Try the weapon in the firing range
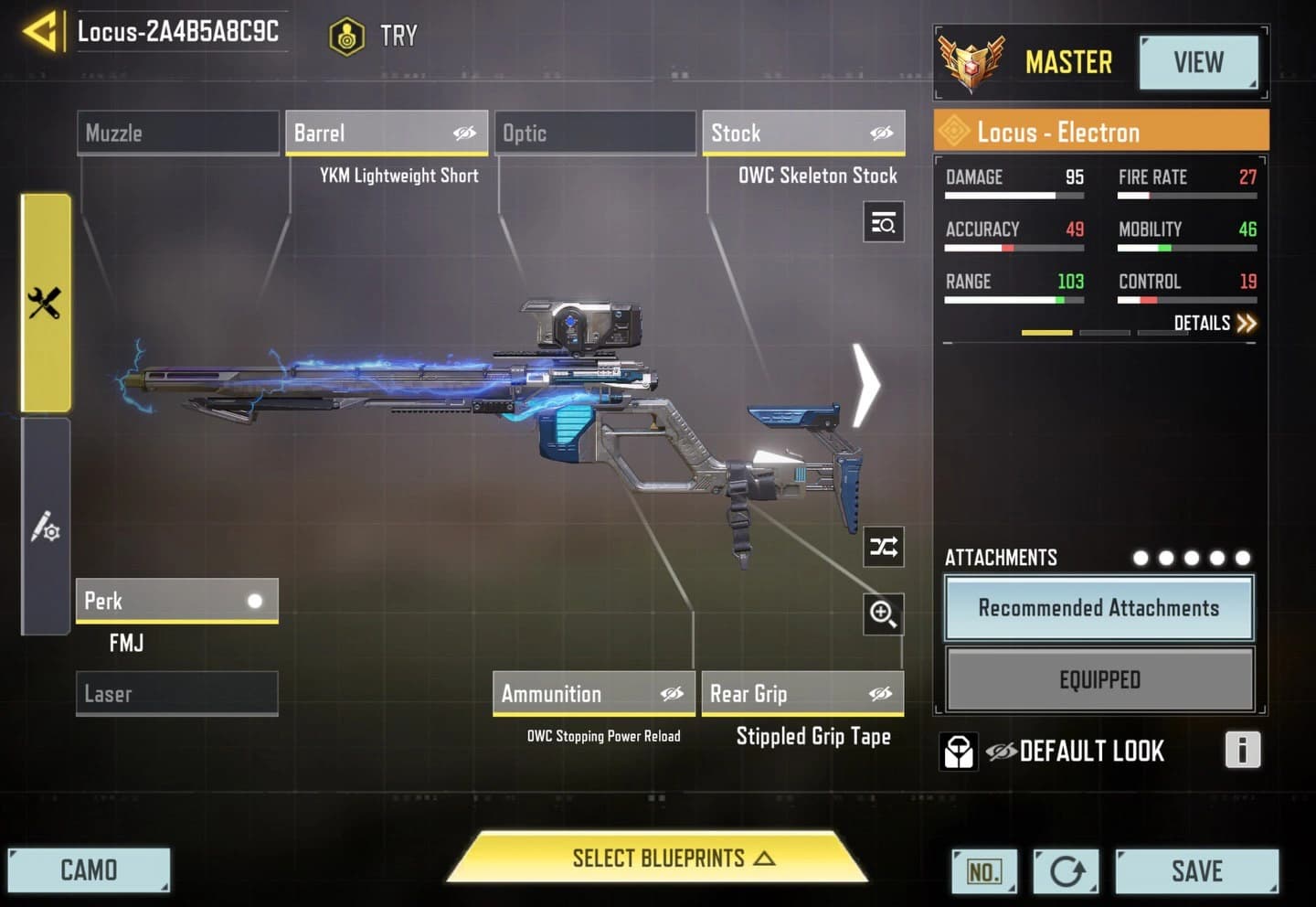This screenshot has width=1316, height=907. click(375, 37)
